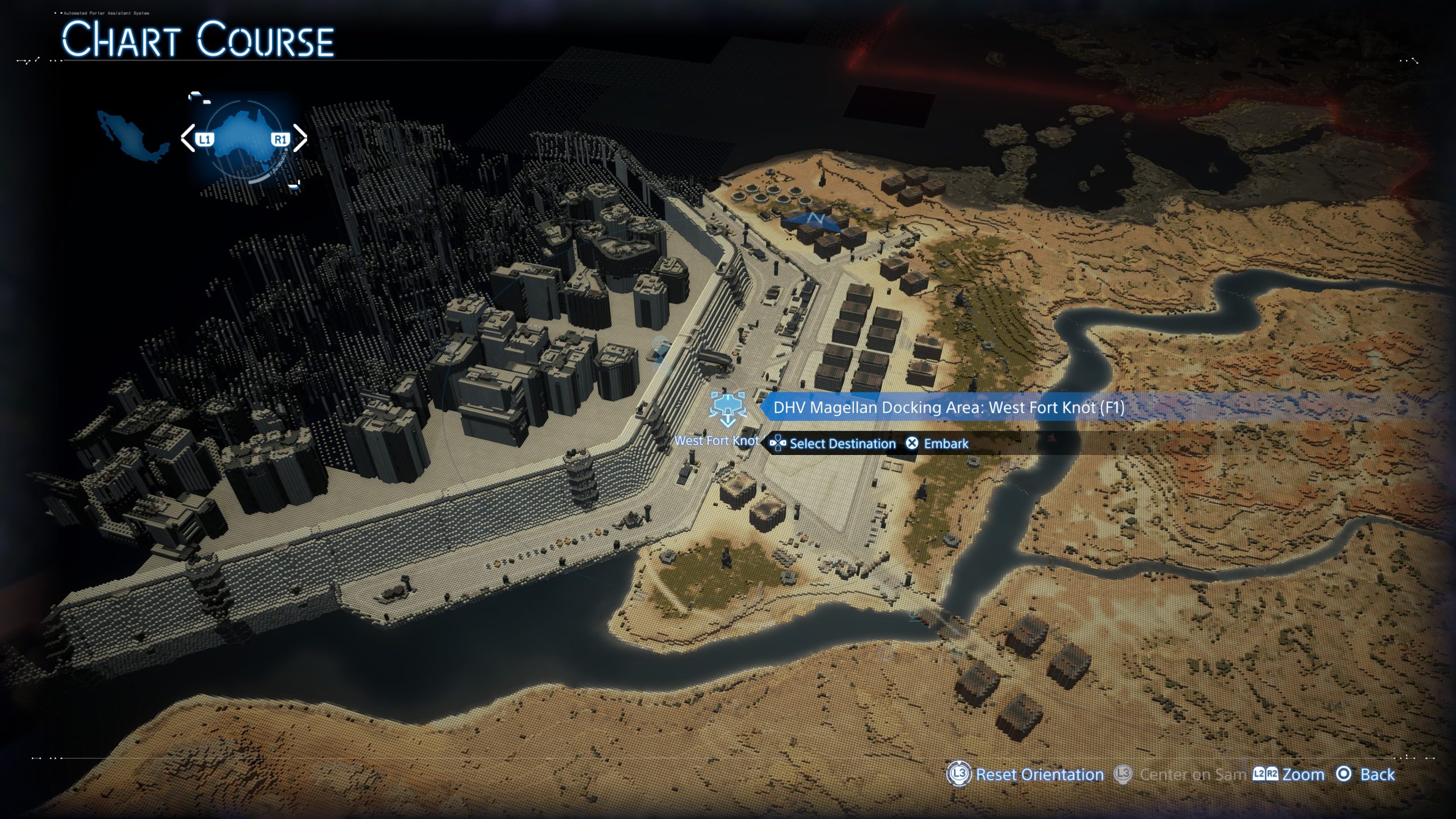Click the right chevron of region selector
Image resolution: width=1456 pixels, height=819 pixels.
pos(301,138)
